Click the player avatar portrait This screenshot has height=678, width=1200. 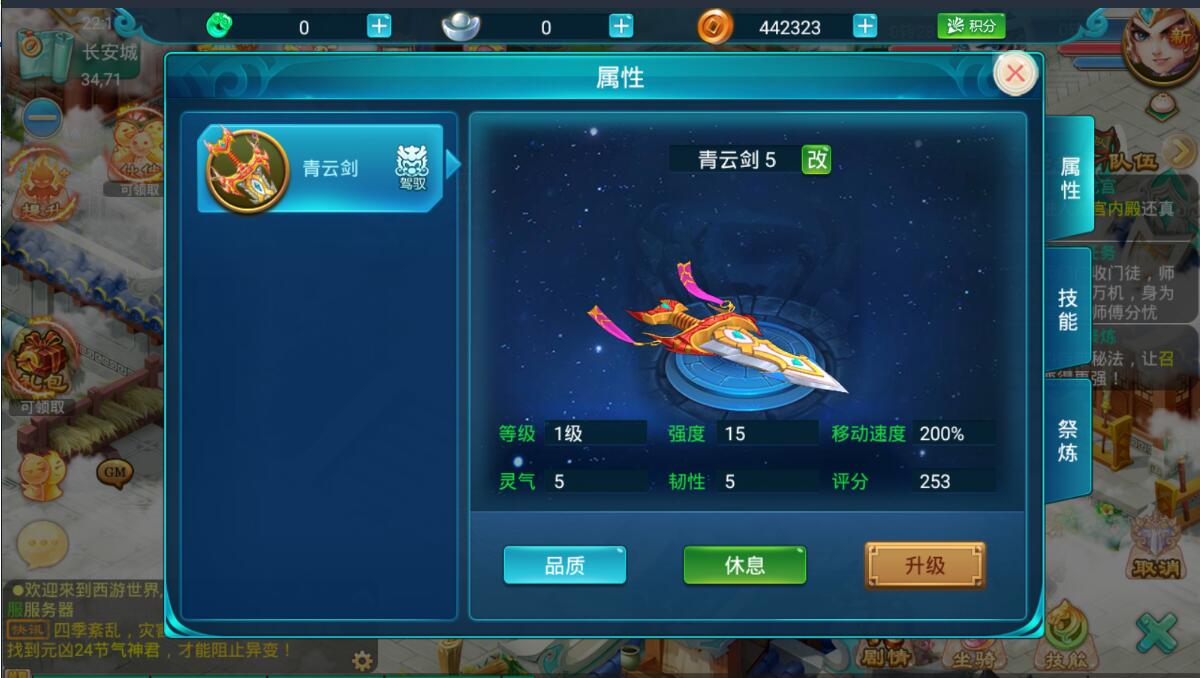coord(1160,45)
